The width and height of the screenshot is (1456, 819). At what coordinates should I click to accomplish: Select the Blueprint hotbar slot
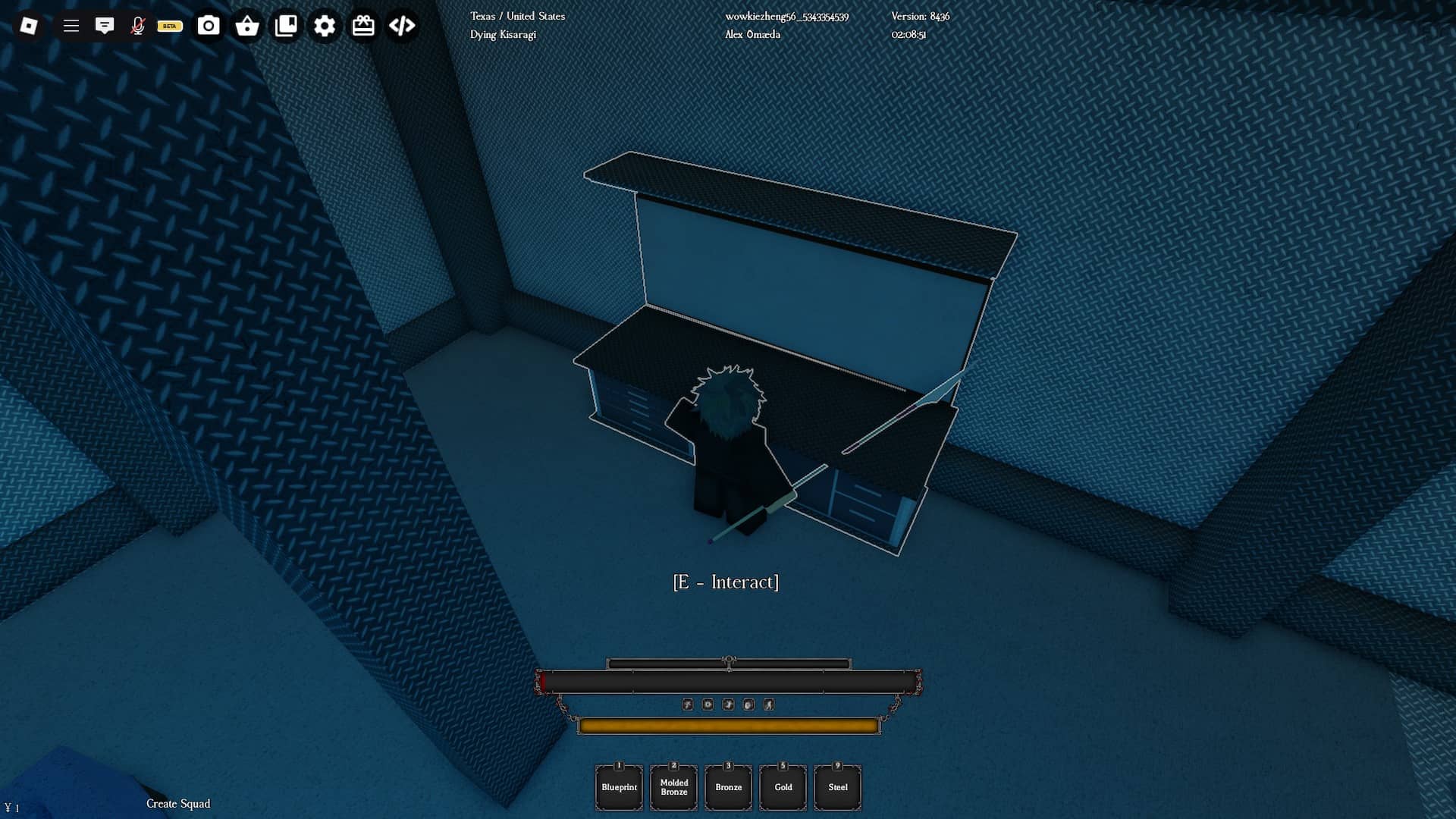tap(619, 787)
